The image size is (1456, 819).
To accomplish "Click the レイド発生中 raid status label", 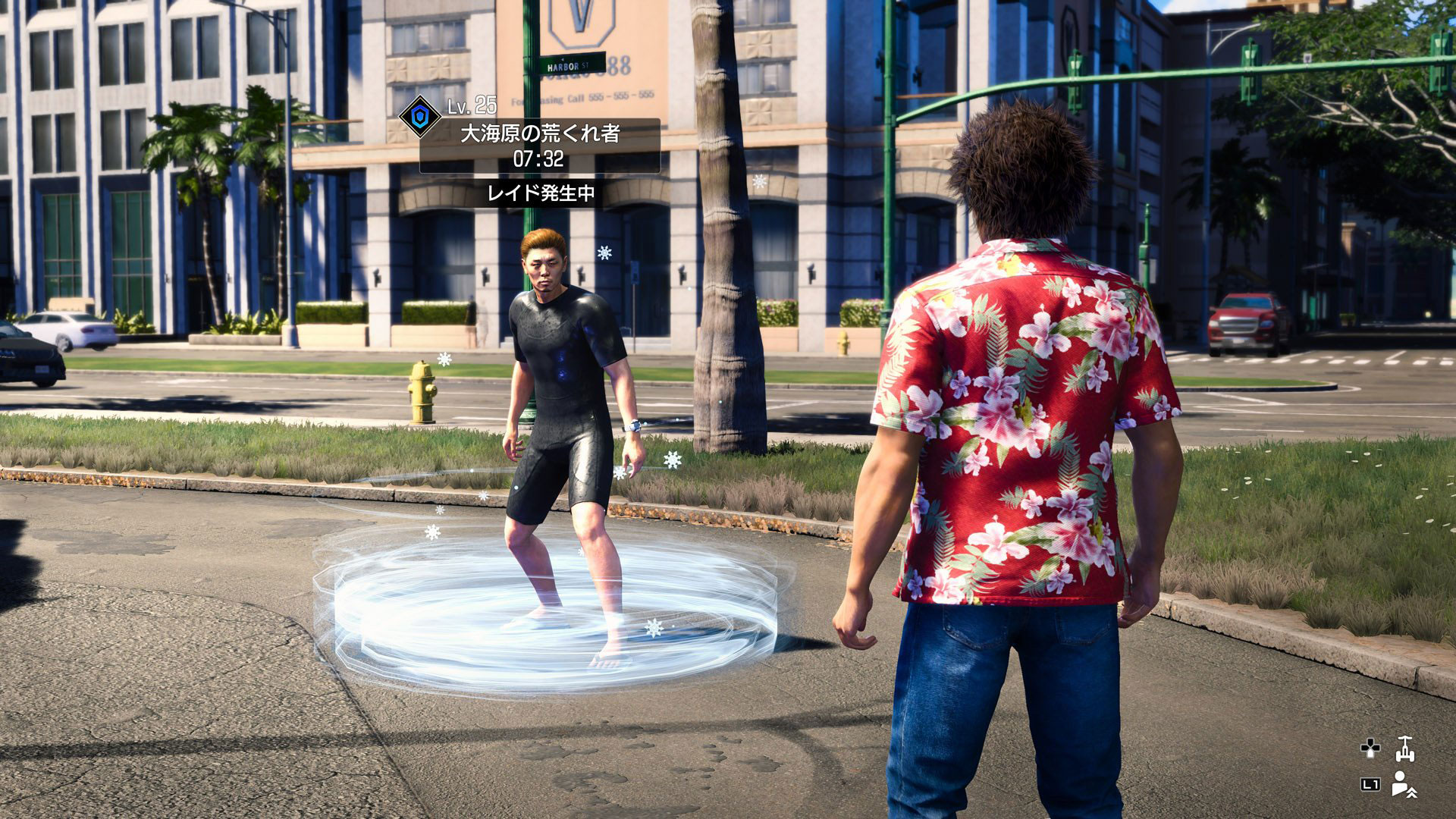I will tap(541, 193).
